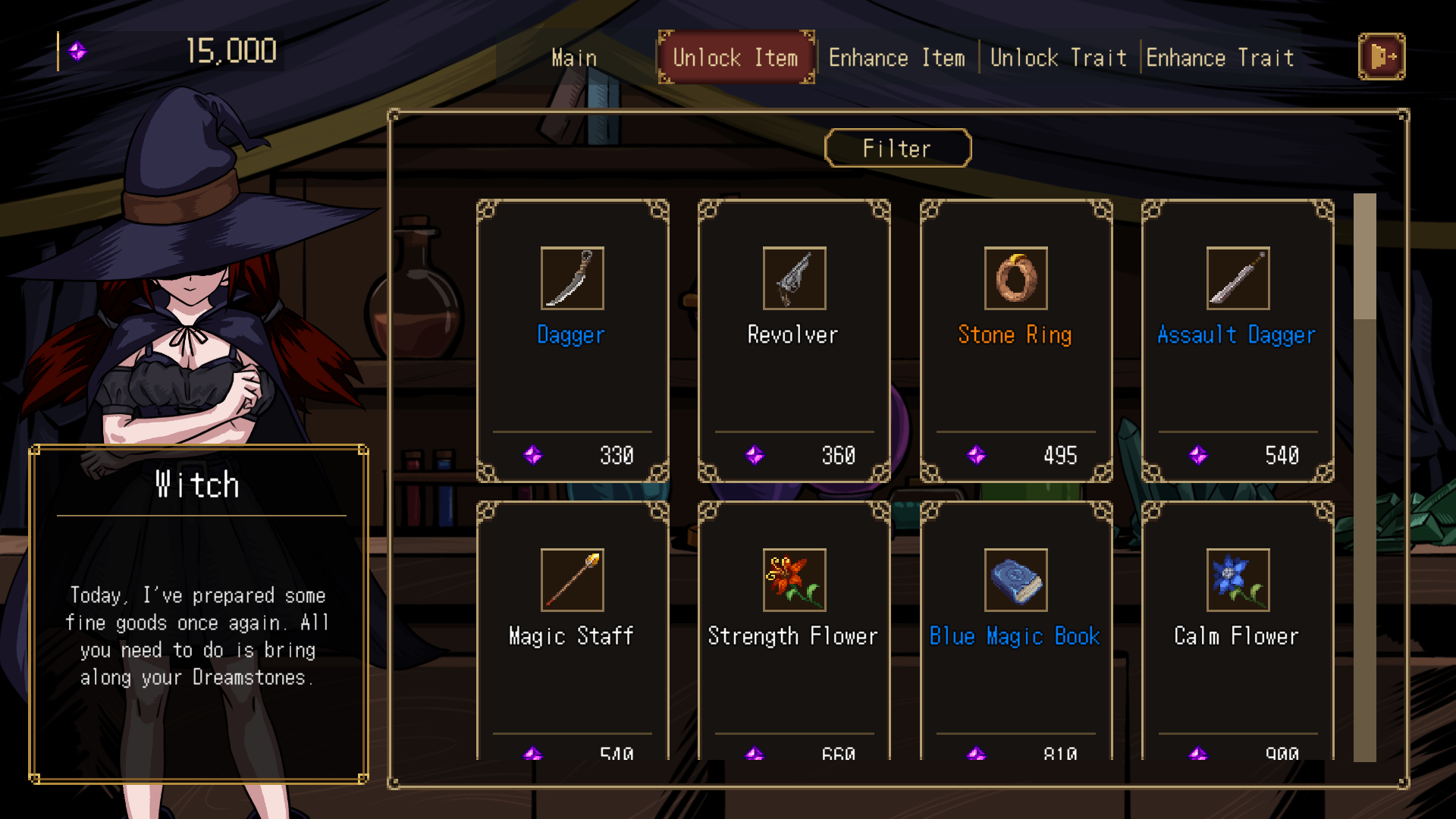Select the Magic Staff card

[x=573, y=631]
